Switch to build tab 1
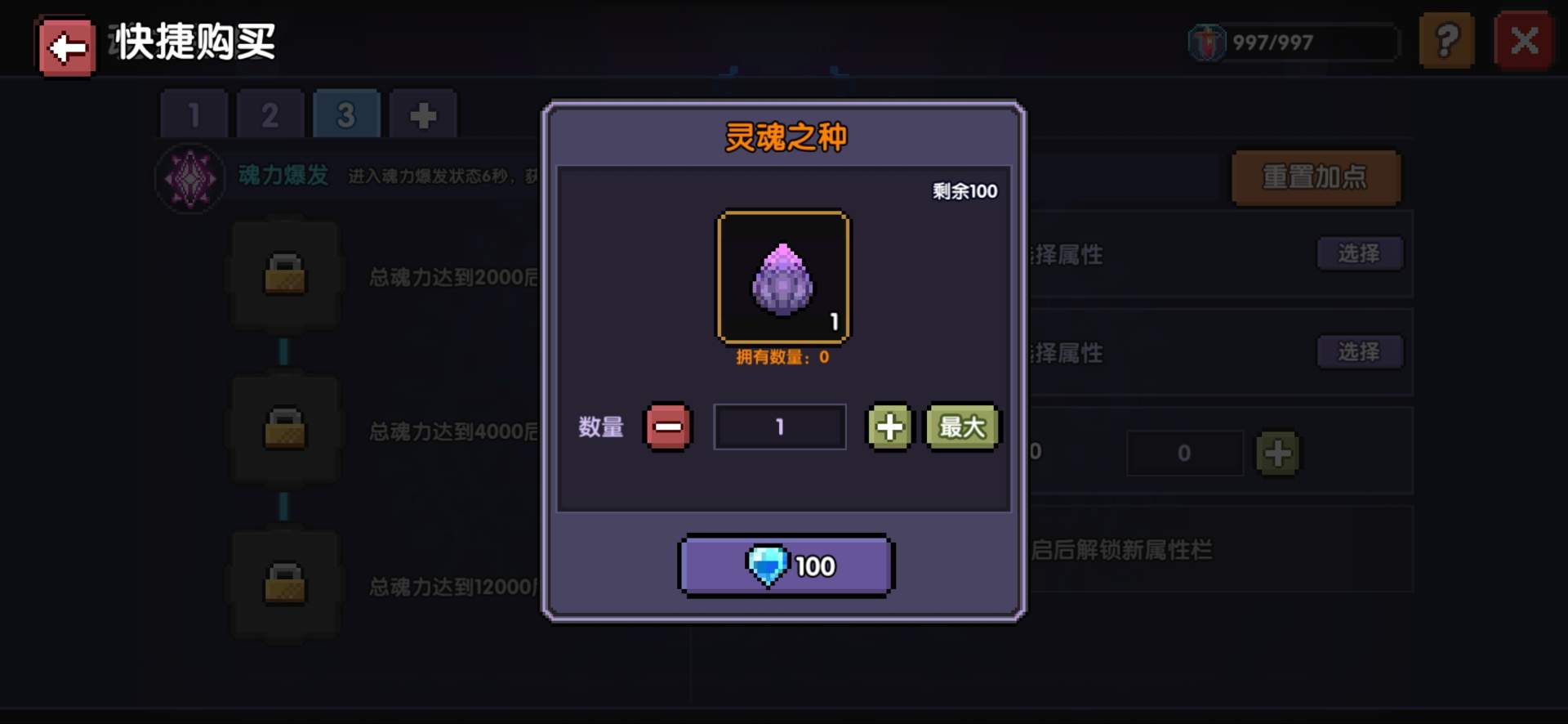 [193, 114]
